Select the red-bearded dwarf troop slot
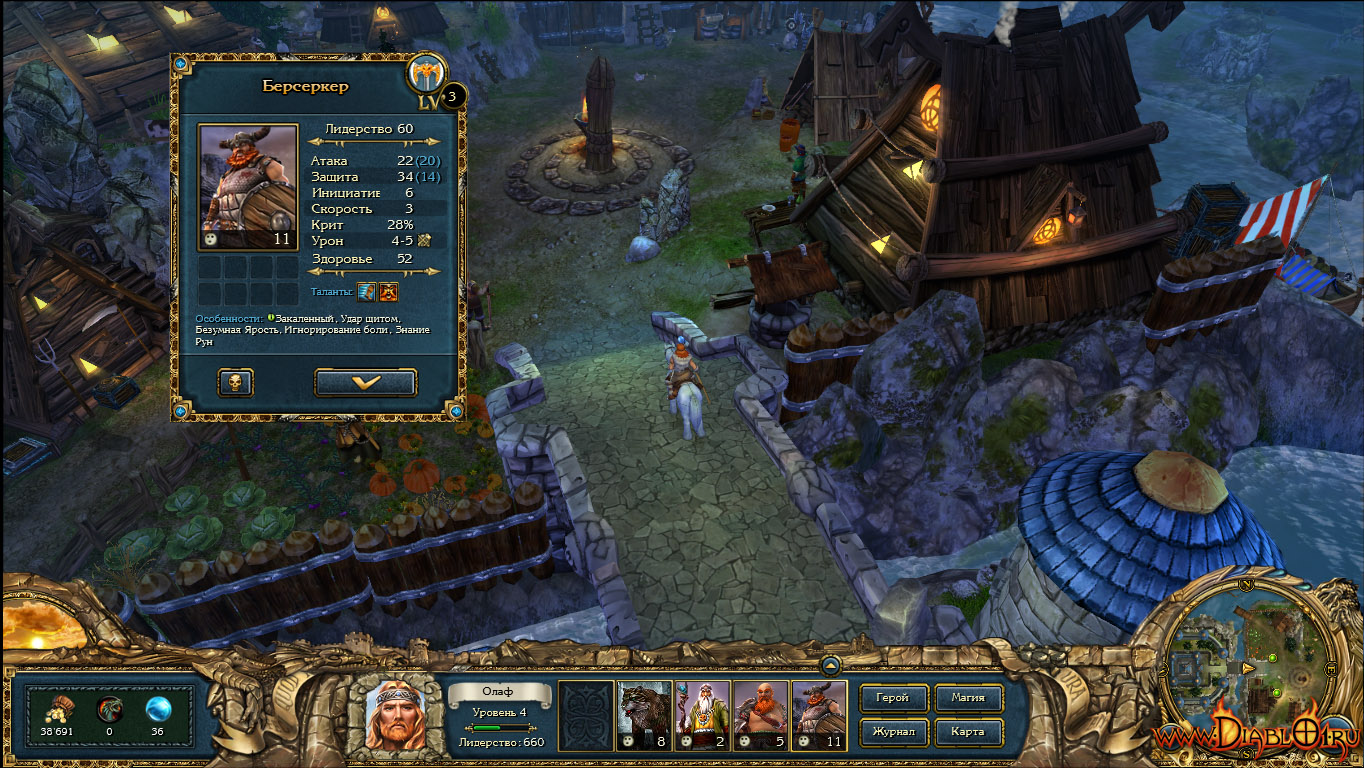1364x768 pixels. pyautogui.click(x=761, y=715)
